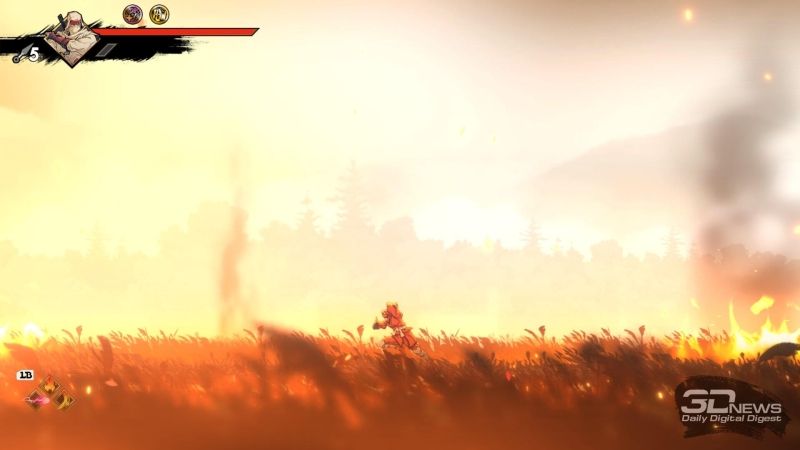Image resolution: width=800 pixels, height=450 pixels.
Task: Activate the pink slash ninpo skill diamond
Action: [x=37, y=400]
